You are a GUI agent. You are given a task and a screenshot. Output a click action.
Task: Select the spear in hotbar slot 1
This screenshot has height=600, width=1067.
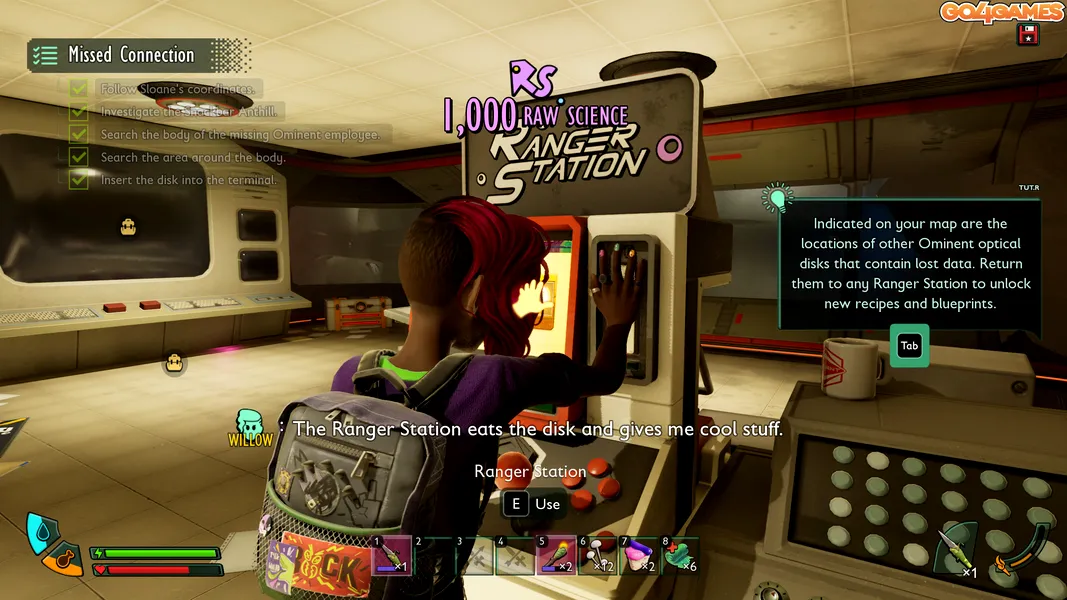pyautogui.click(x=392, y=555)
